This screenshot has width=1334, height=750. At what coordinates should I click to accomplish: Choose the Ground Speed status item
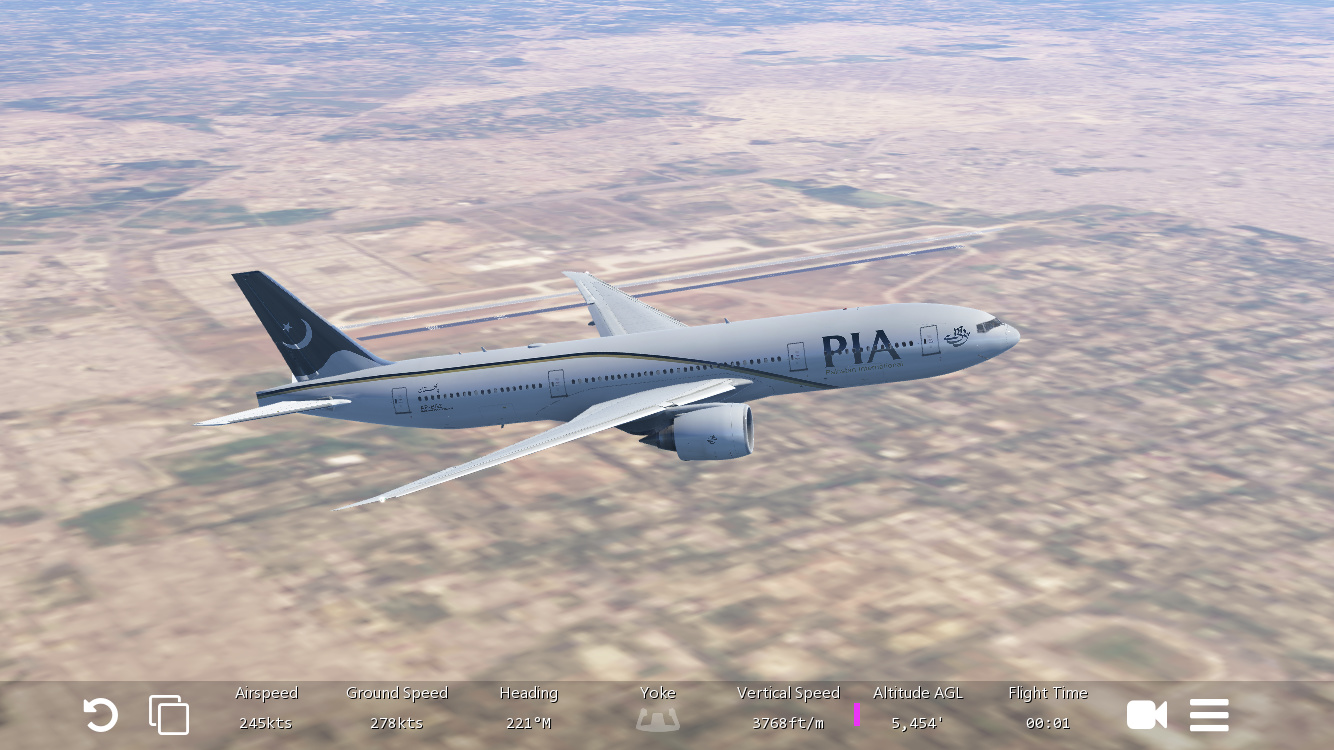point(397,708)
